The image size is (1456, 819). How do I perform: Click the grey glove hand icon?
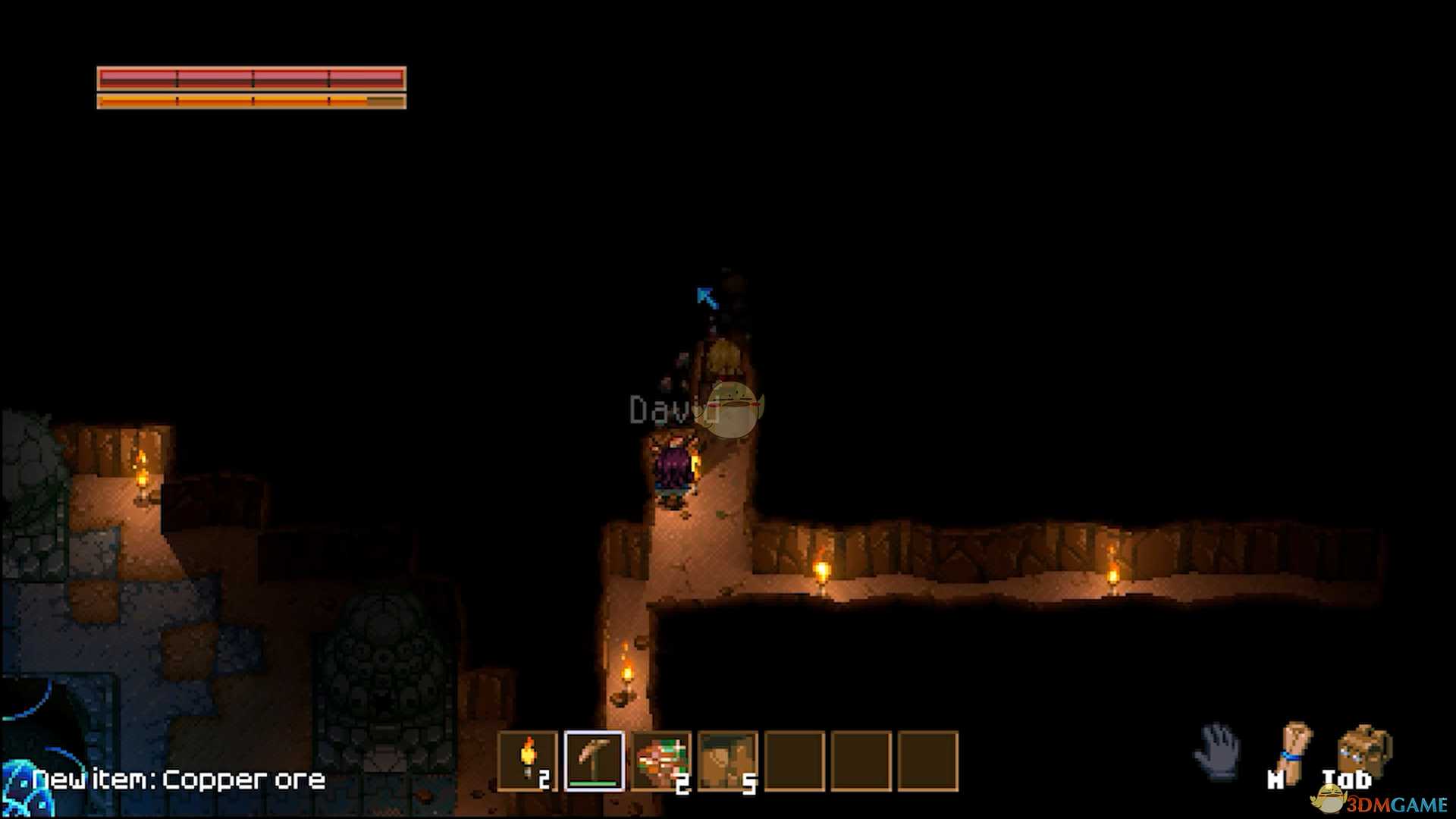click(1216, 751)
